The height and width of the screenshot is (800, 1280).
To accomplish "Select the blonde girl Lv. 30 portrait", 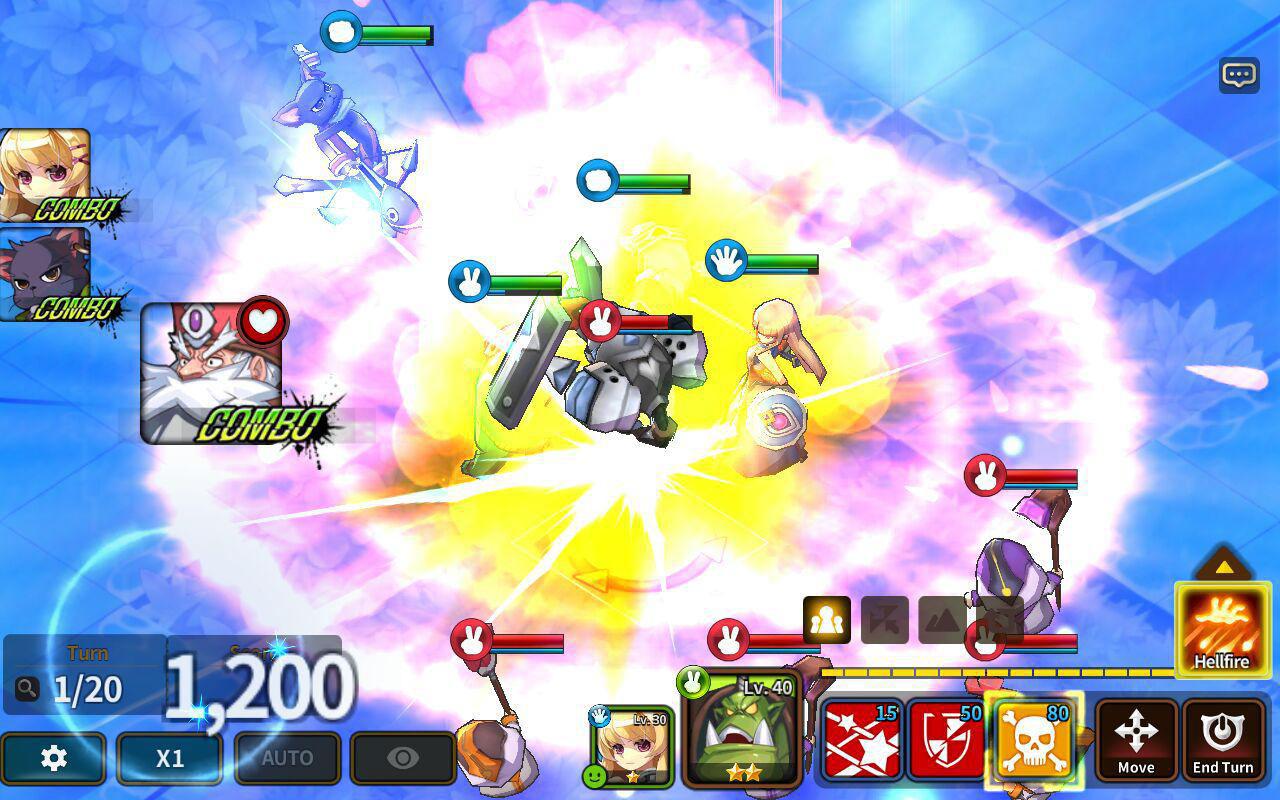I will tap(632, 745).
